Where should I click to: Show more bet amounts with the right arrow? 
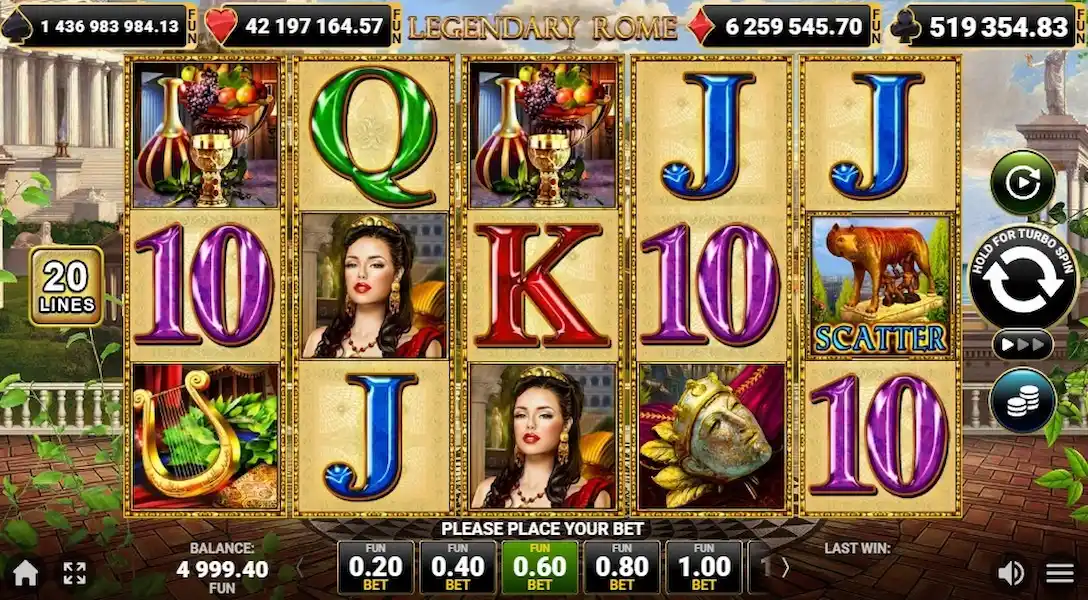[x=785, y=567]
